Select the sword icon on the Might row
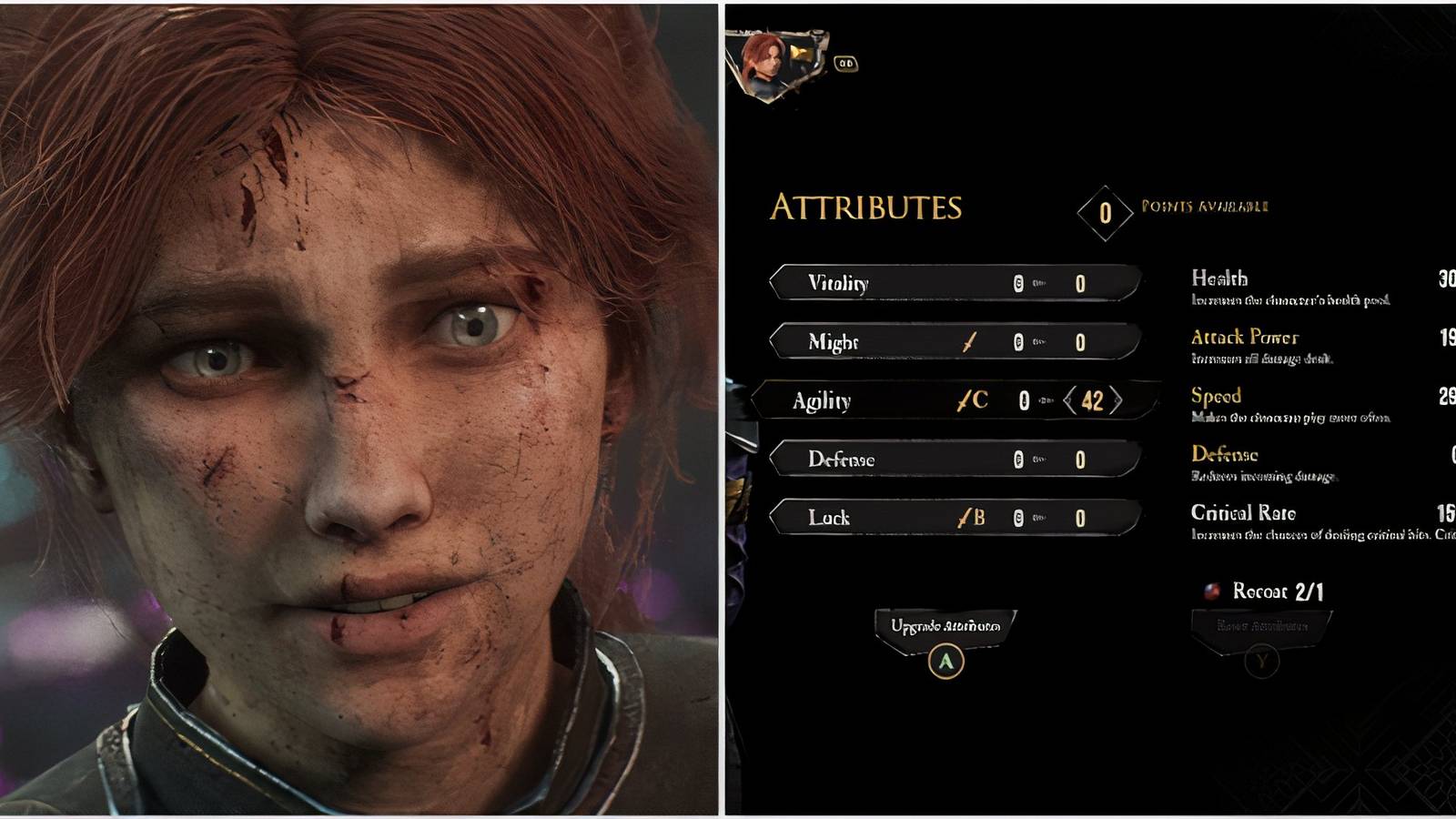Screen dimensions: 1456x819 click(967, 343)
